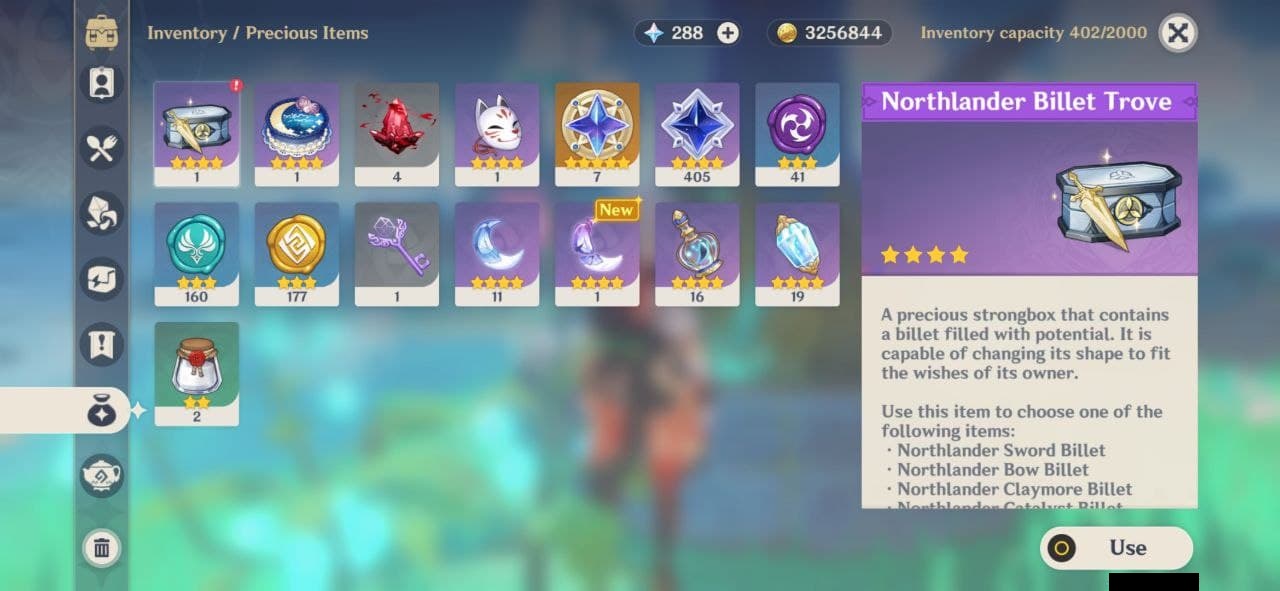Pick the five-star blue star compass item
The height and width of the screenshot is (591, 1280).
597,133
